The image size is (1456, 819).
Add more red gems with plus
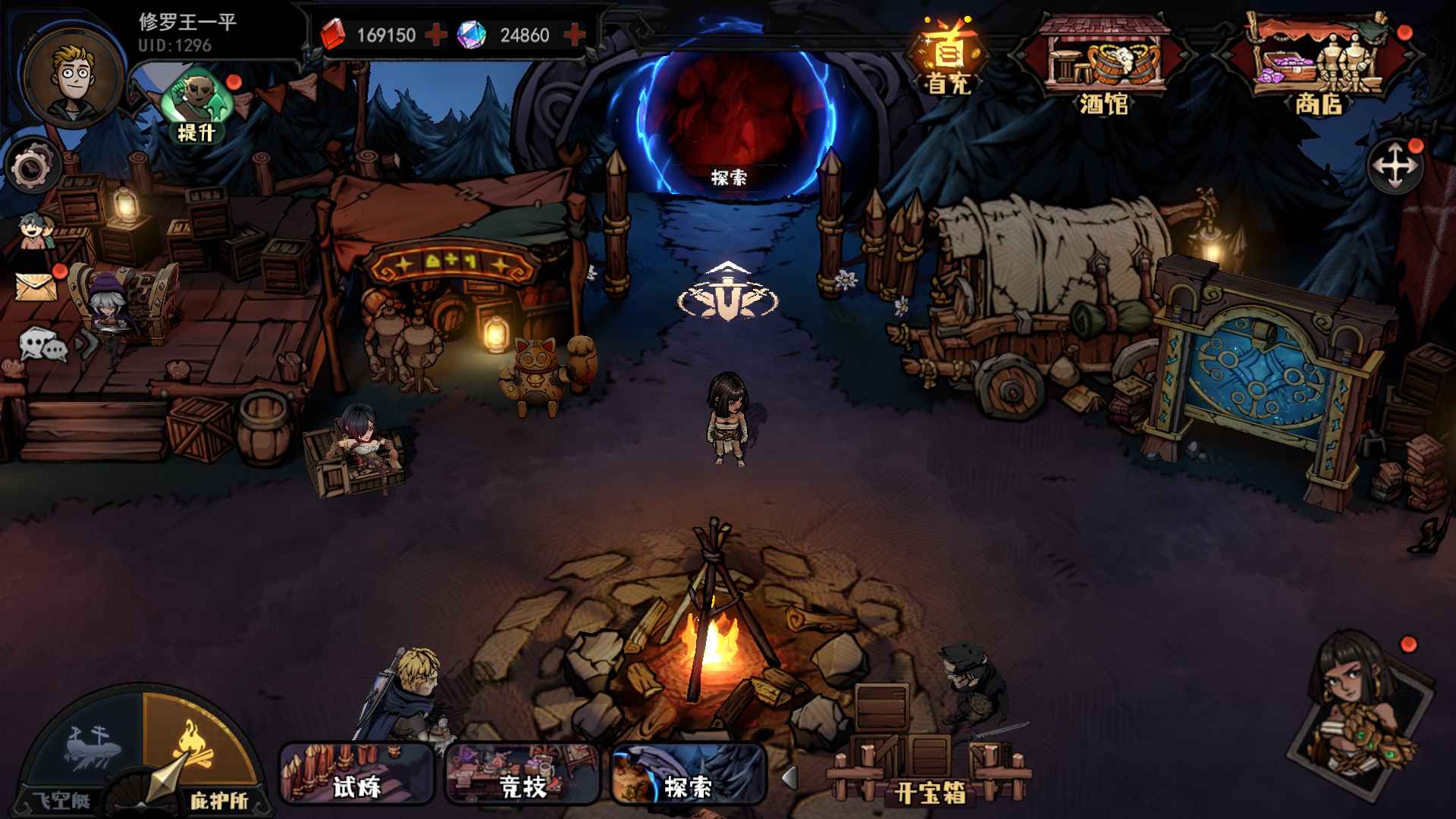pyautogui.click(x=436, y=35)
